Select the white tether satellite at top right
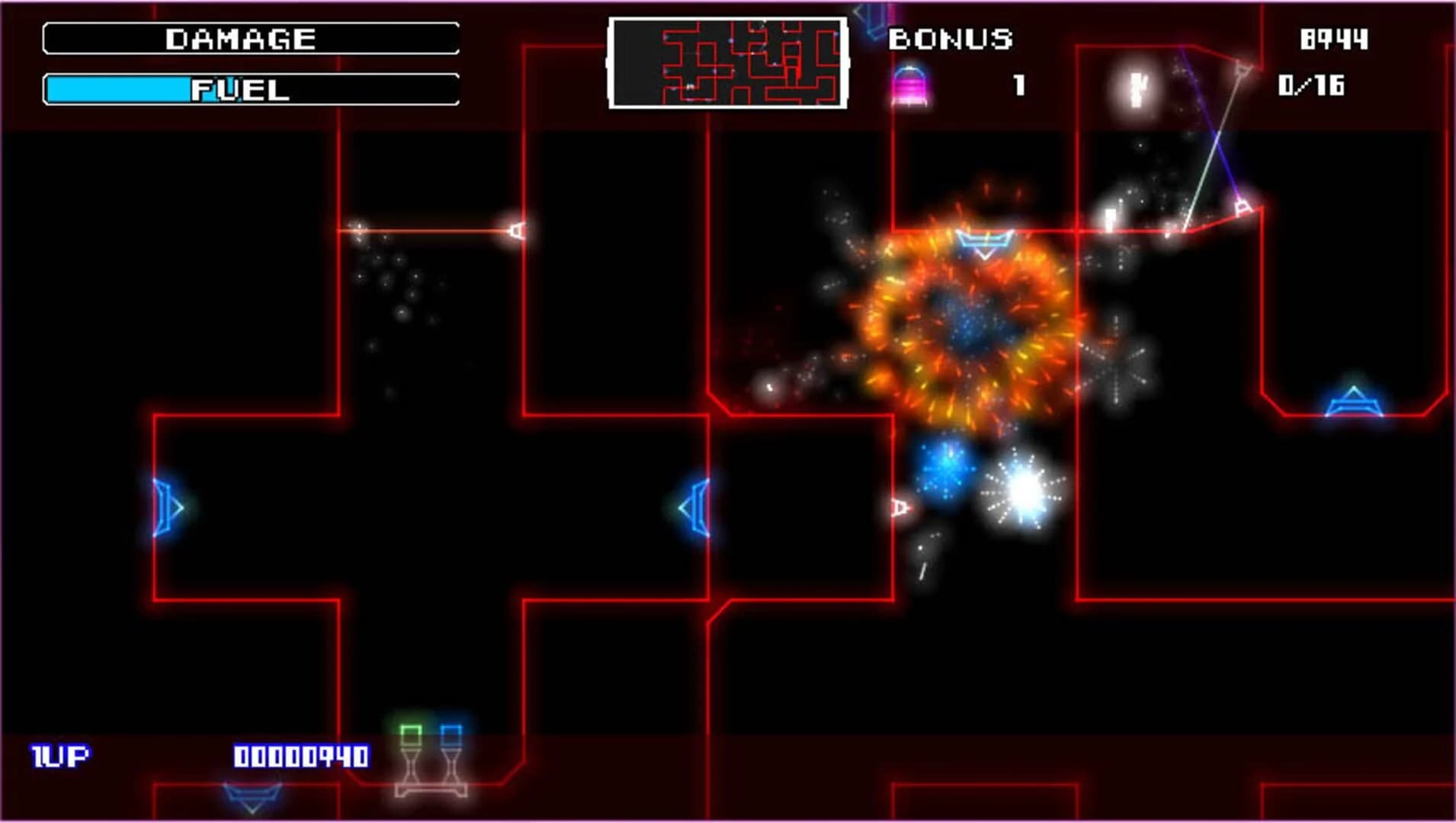 pyautogui.click(x=1244, y=69)
